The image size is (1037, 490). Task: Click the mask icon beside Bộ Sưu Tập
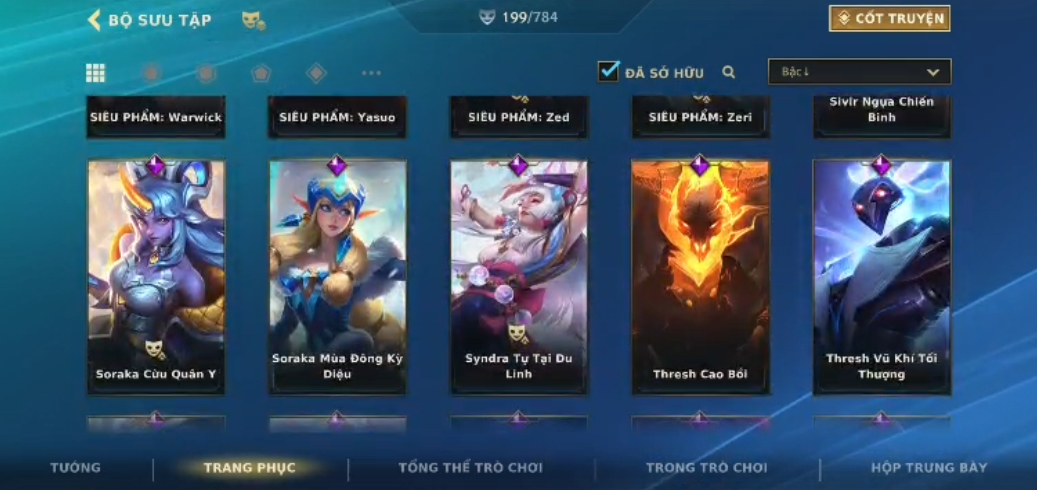253,20
